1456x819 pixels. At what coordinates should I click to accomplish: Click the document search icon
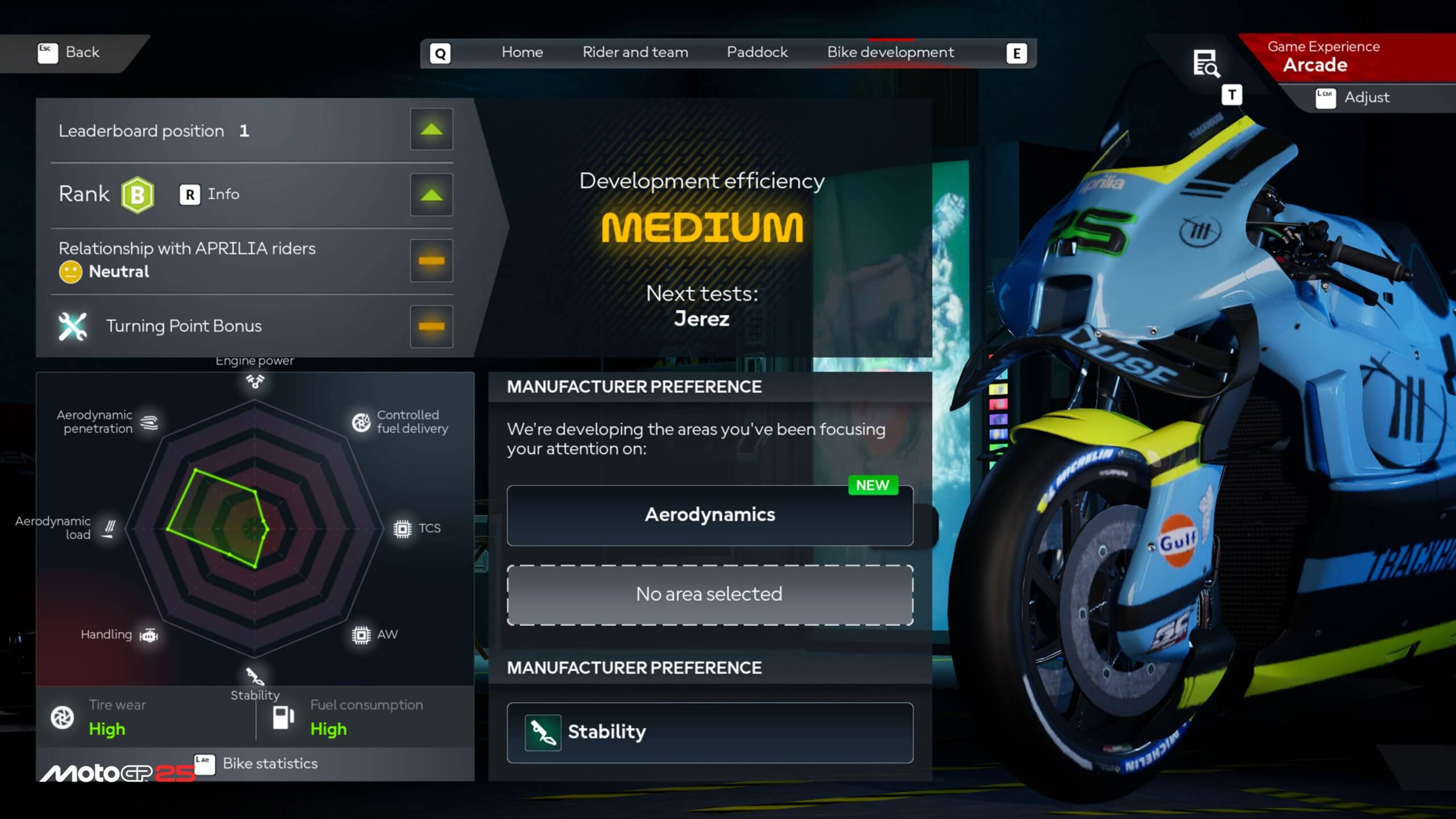click(x=1205, y=63)
